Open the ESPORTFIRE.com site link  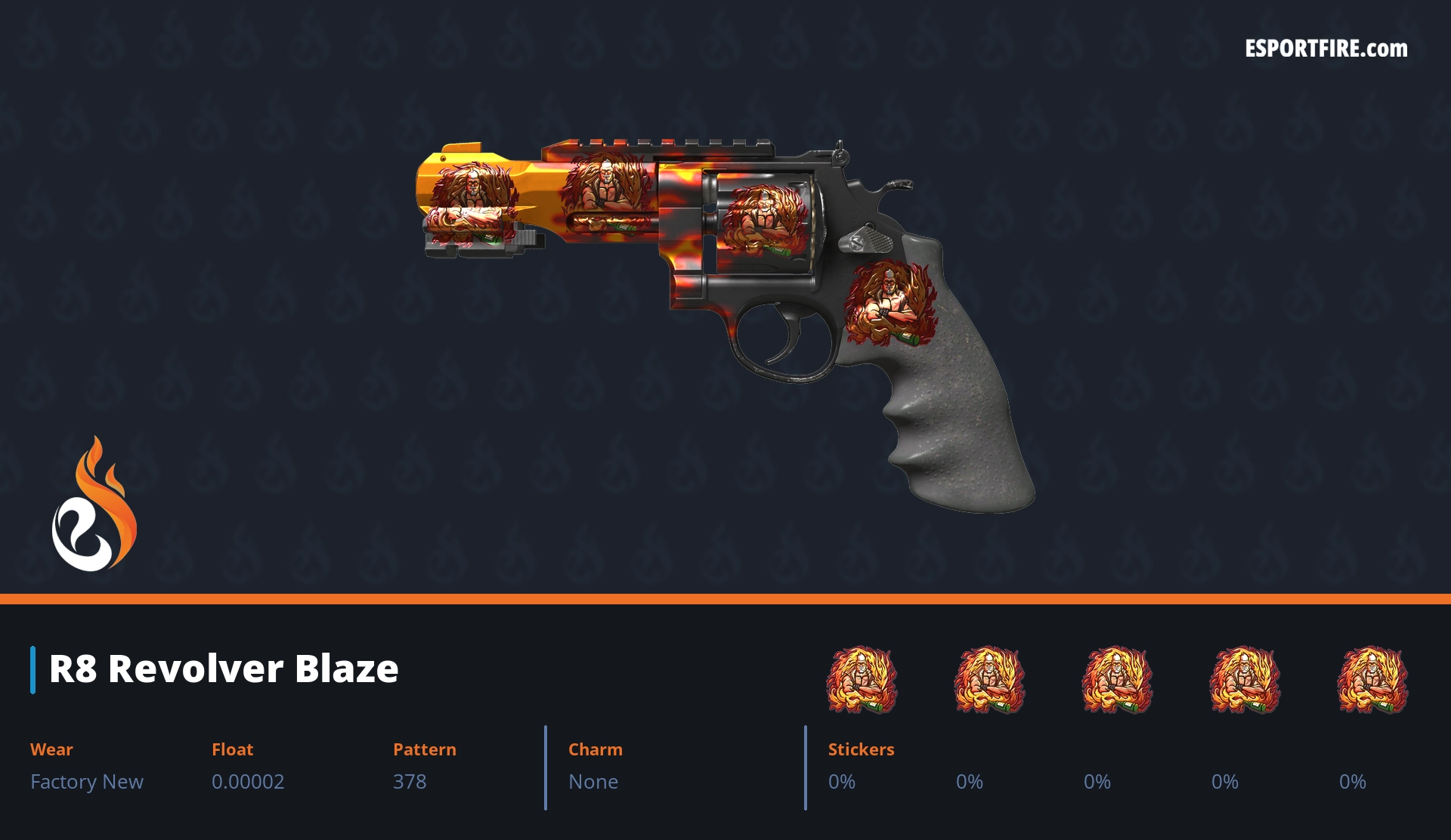[x=1326, y=49]
